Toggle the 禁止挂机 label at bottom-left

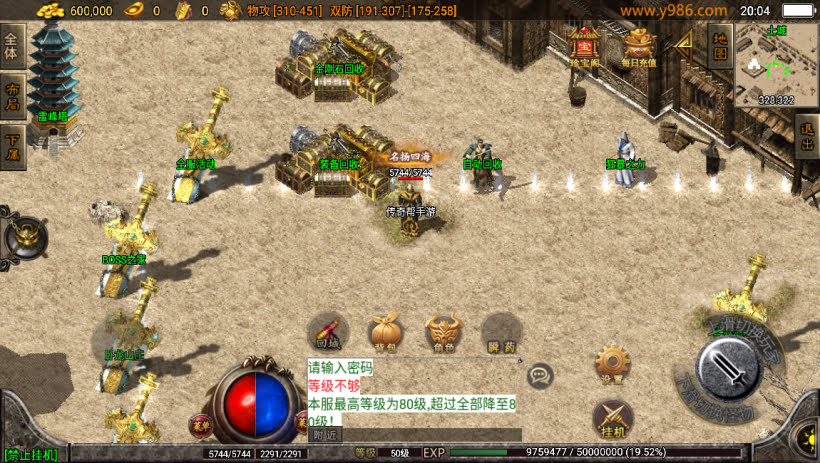click(30, 455)
